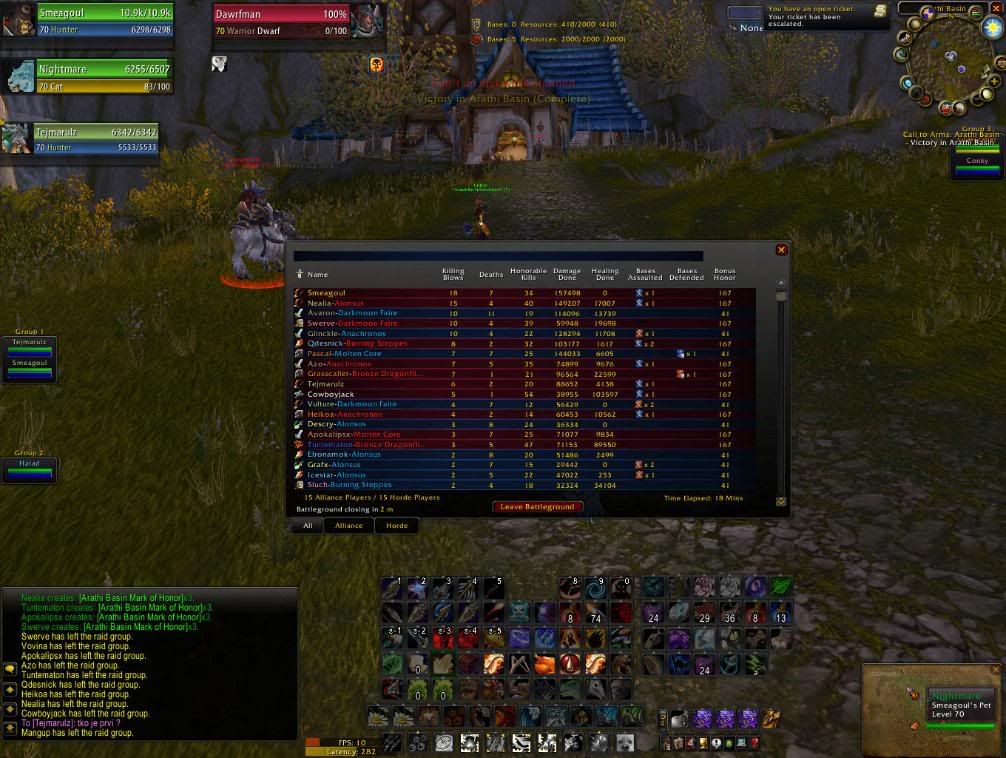This screenshot has width=1006, height=758.
Task: Click the Name column header
Action: click(318, 274)
